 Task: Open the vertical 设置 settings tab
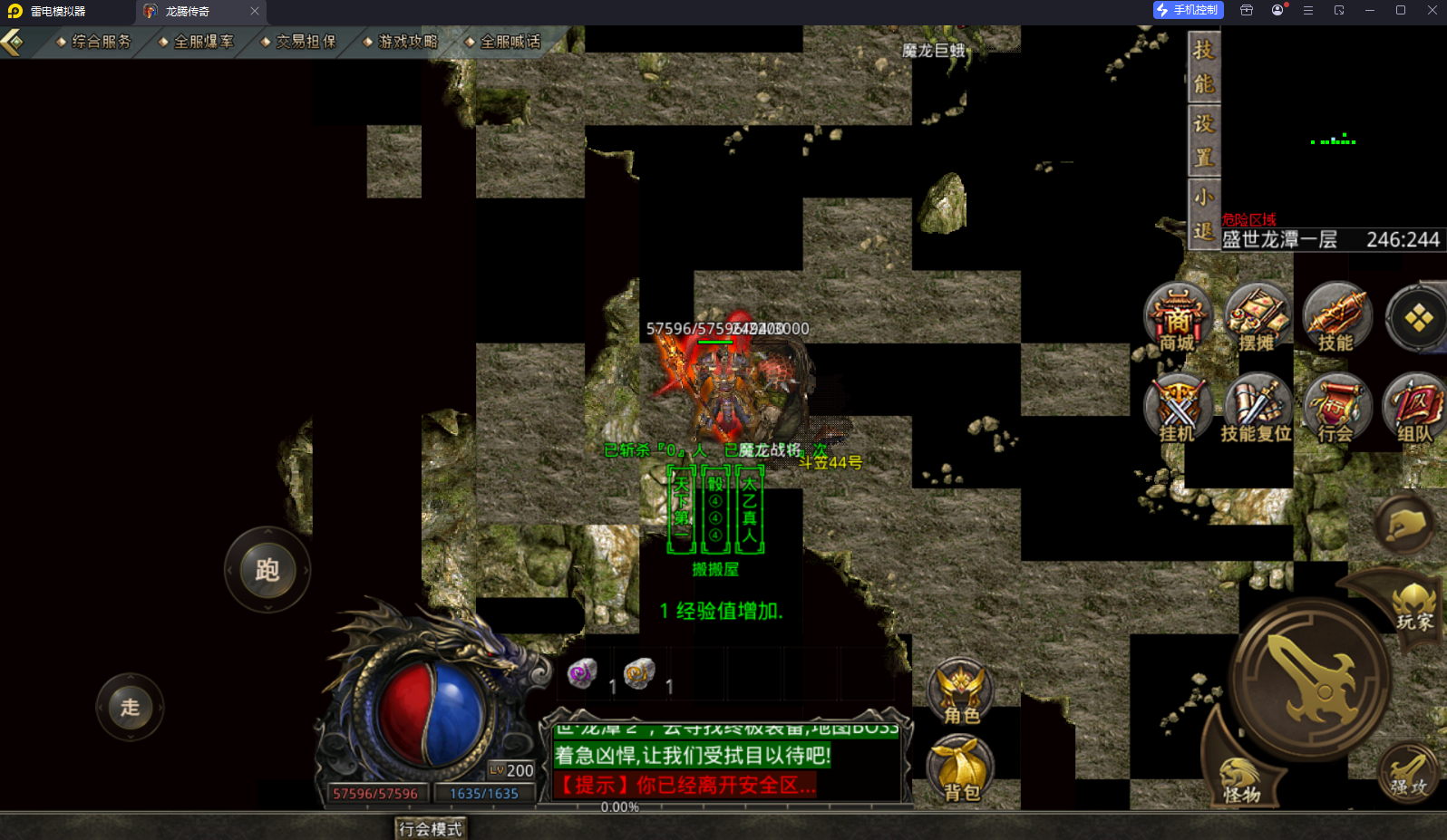click(1203, 140)
